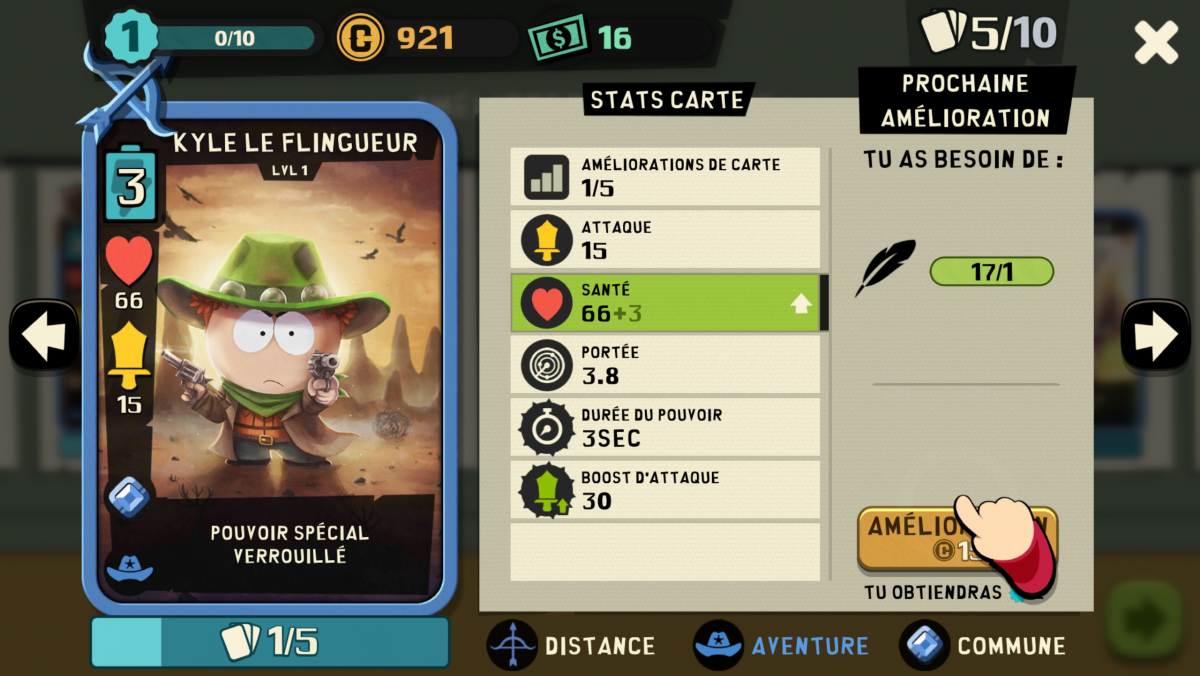
Task: Show the next card
Action: (x=1155, y=337)
